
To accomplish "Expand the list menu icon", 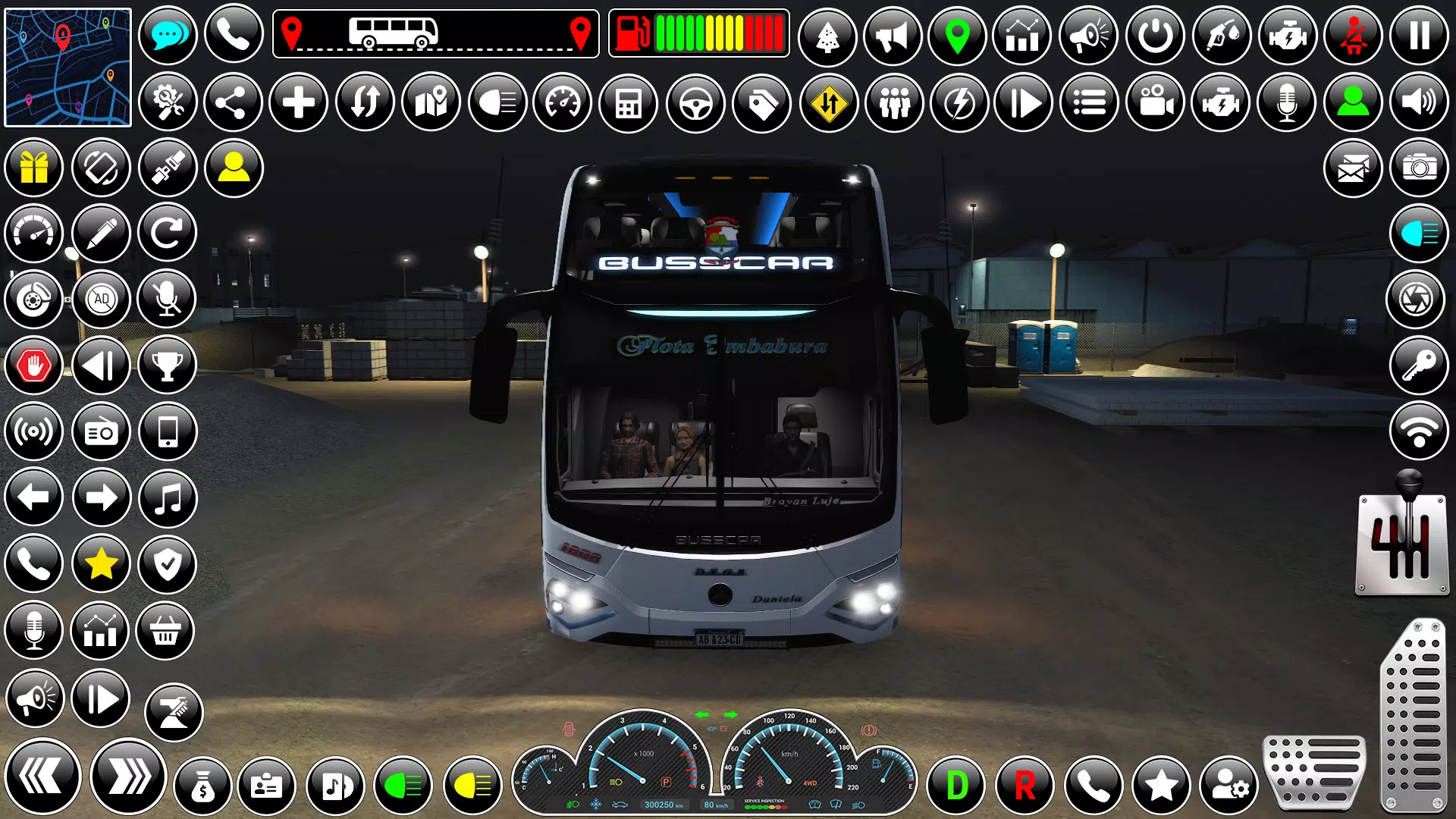I will point(1090,102).
